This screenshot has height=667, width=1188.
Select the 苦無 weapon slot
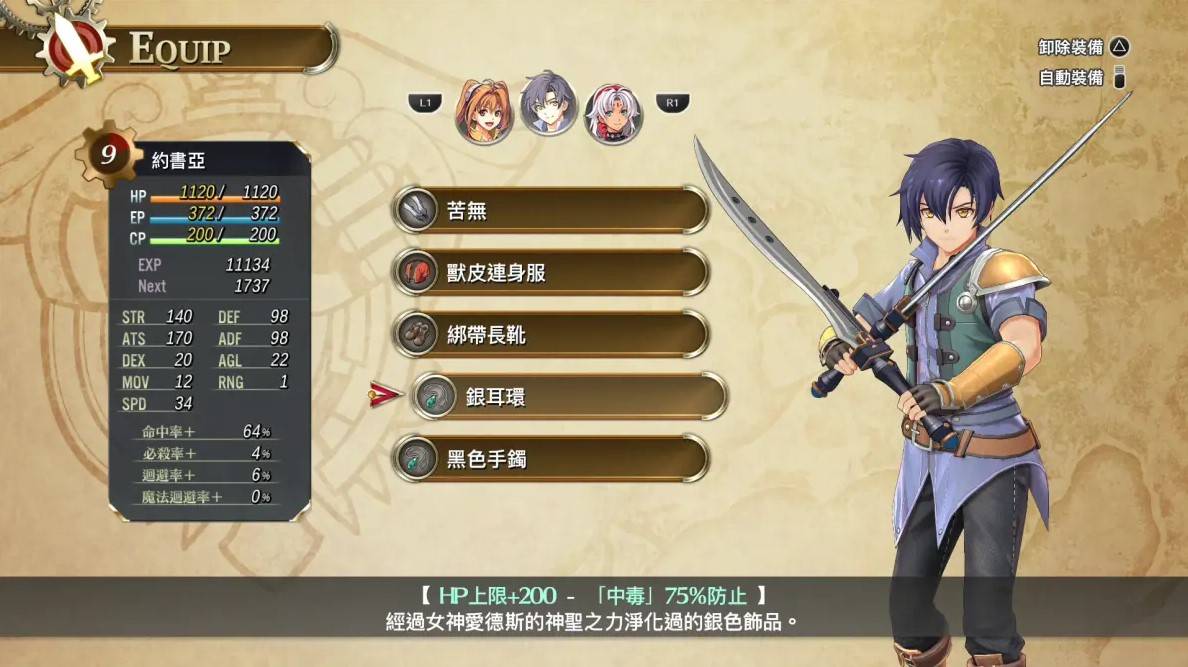(550, 210)
